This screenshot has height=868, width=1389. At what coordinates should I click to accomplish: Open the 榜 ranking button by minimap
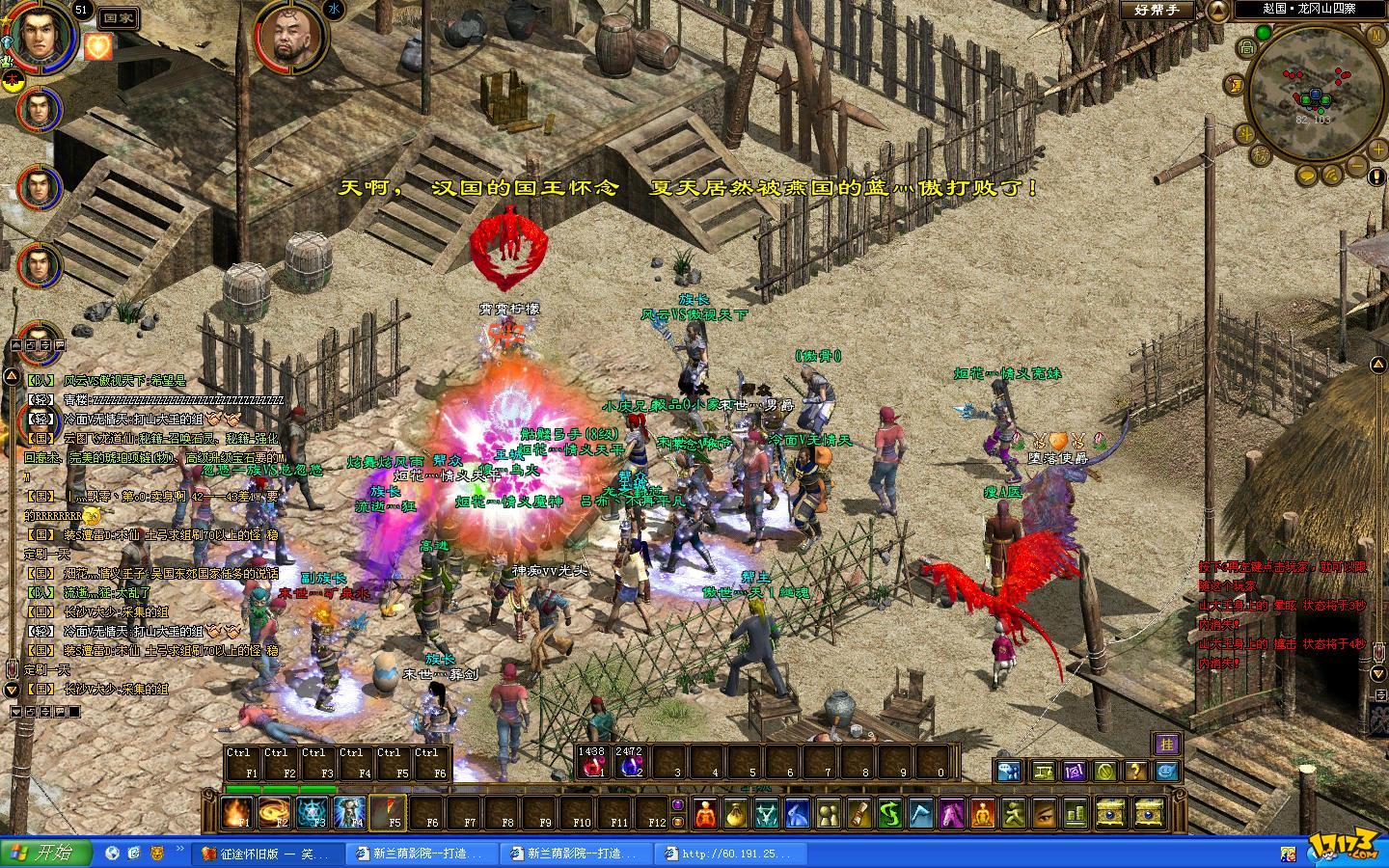pos(1261,154)
